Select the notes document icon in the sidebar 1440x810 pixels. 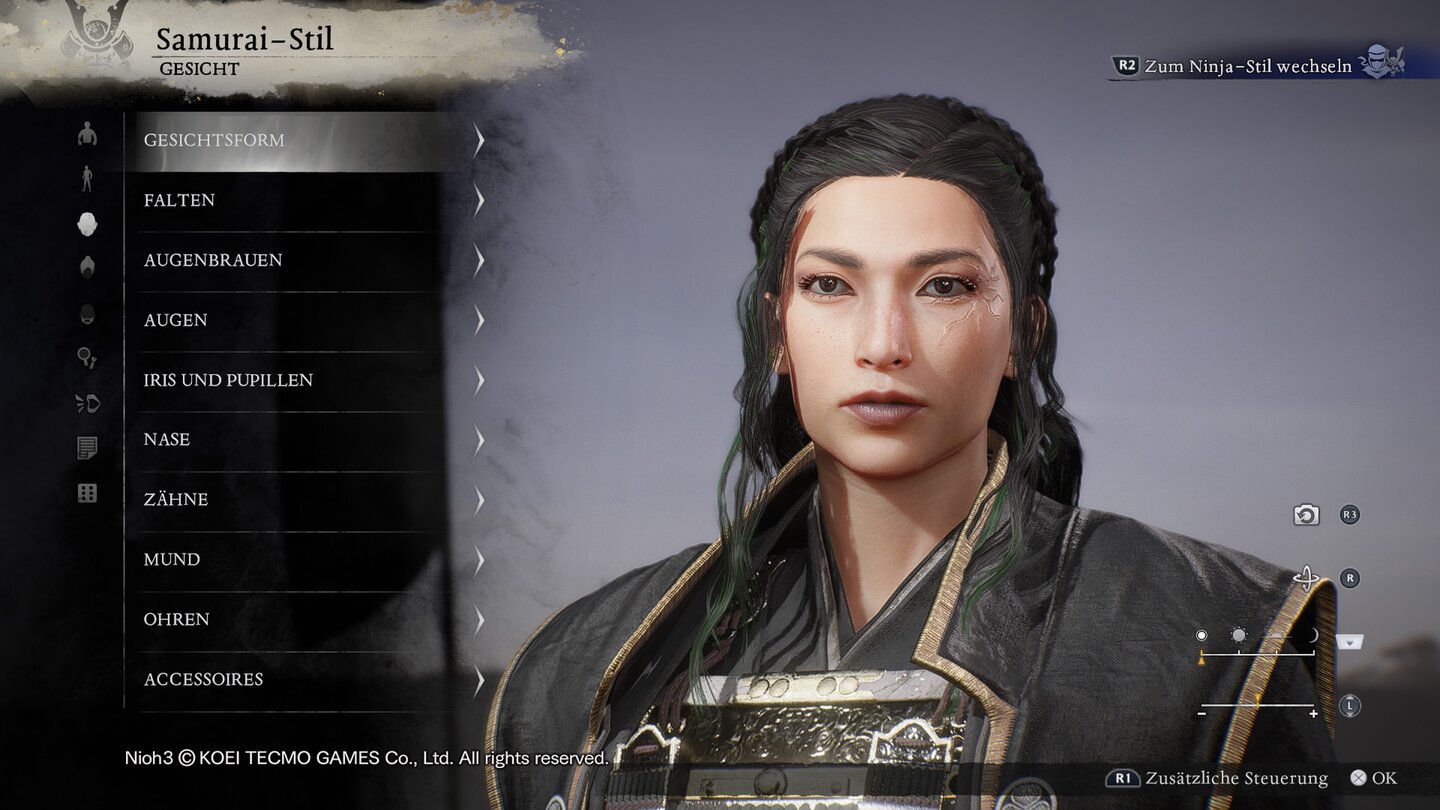click(88, 447)
